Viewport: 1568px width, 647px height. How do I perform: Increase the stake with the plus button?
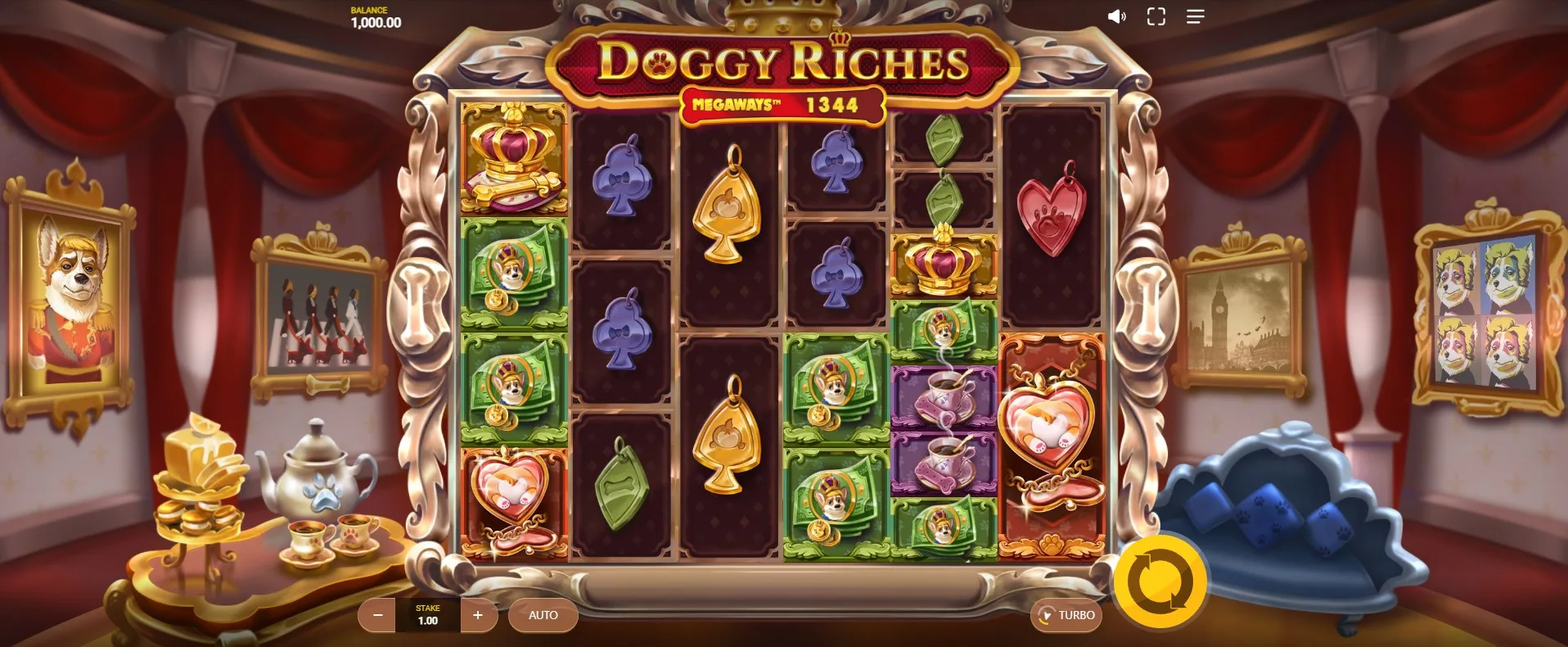[478, 615]
